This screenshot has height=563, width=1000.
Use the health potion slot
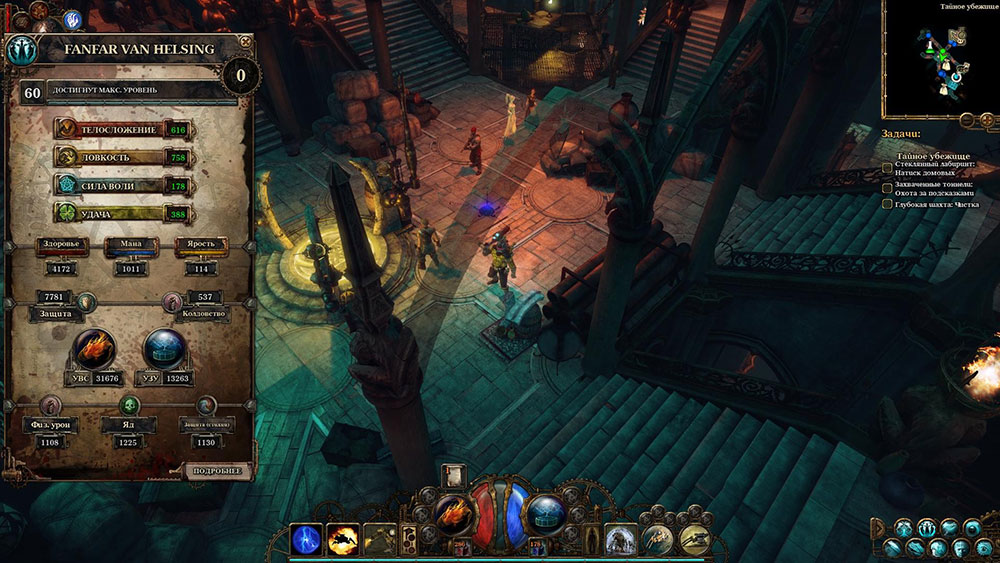(463, 547)
